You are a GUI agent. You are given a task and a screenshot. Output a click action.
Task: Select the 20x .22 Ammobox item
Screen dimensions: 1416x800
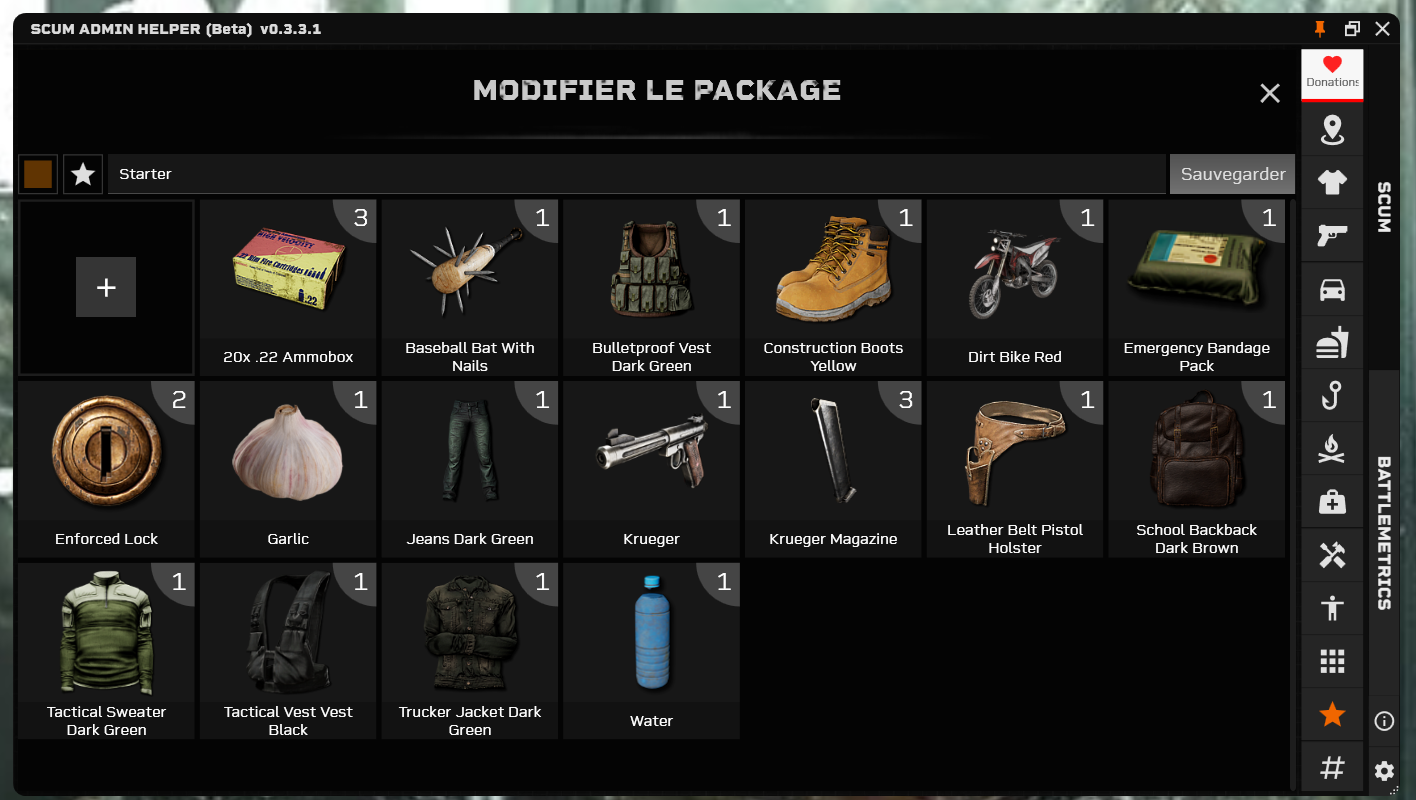[288, 288]
